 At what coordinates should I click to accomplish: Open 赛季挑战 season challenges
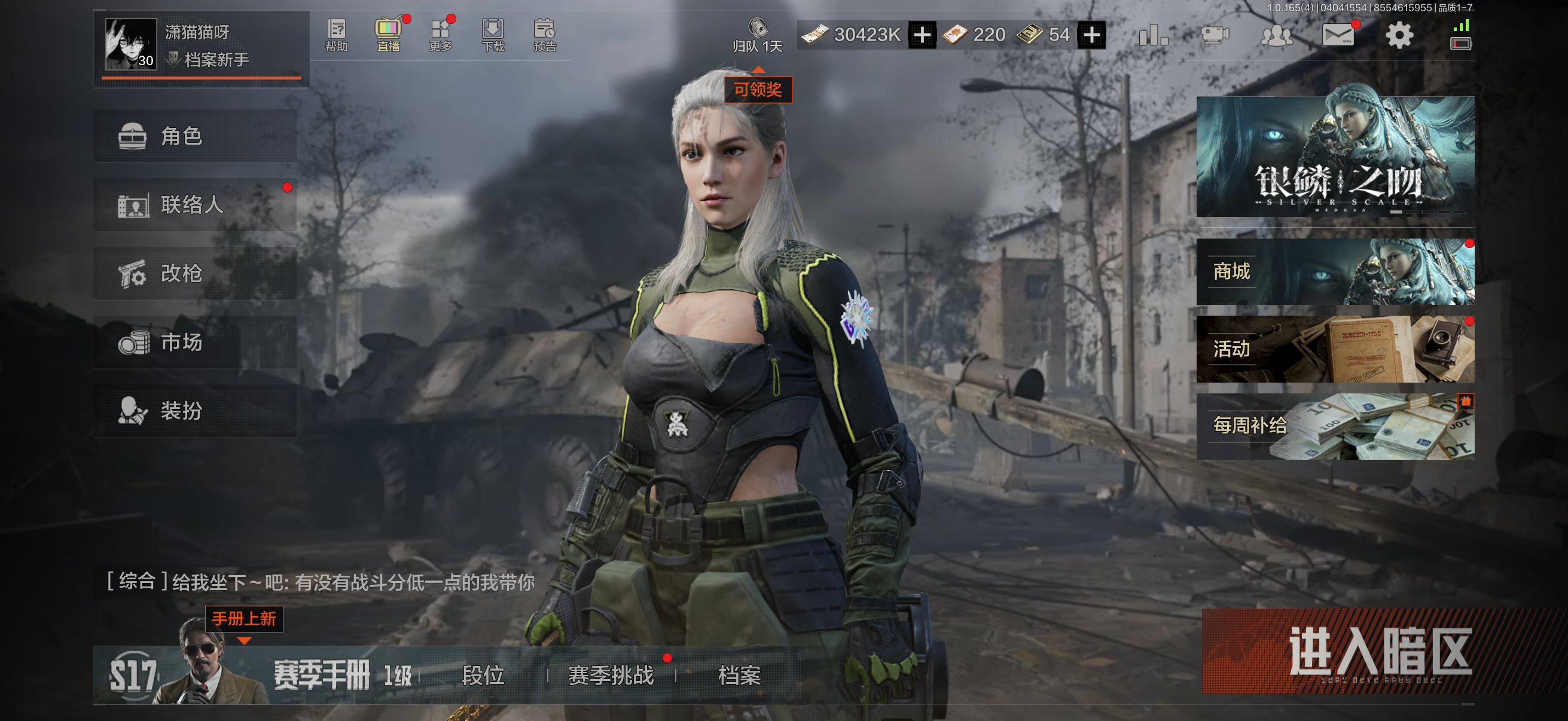pos(611,676)
